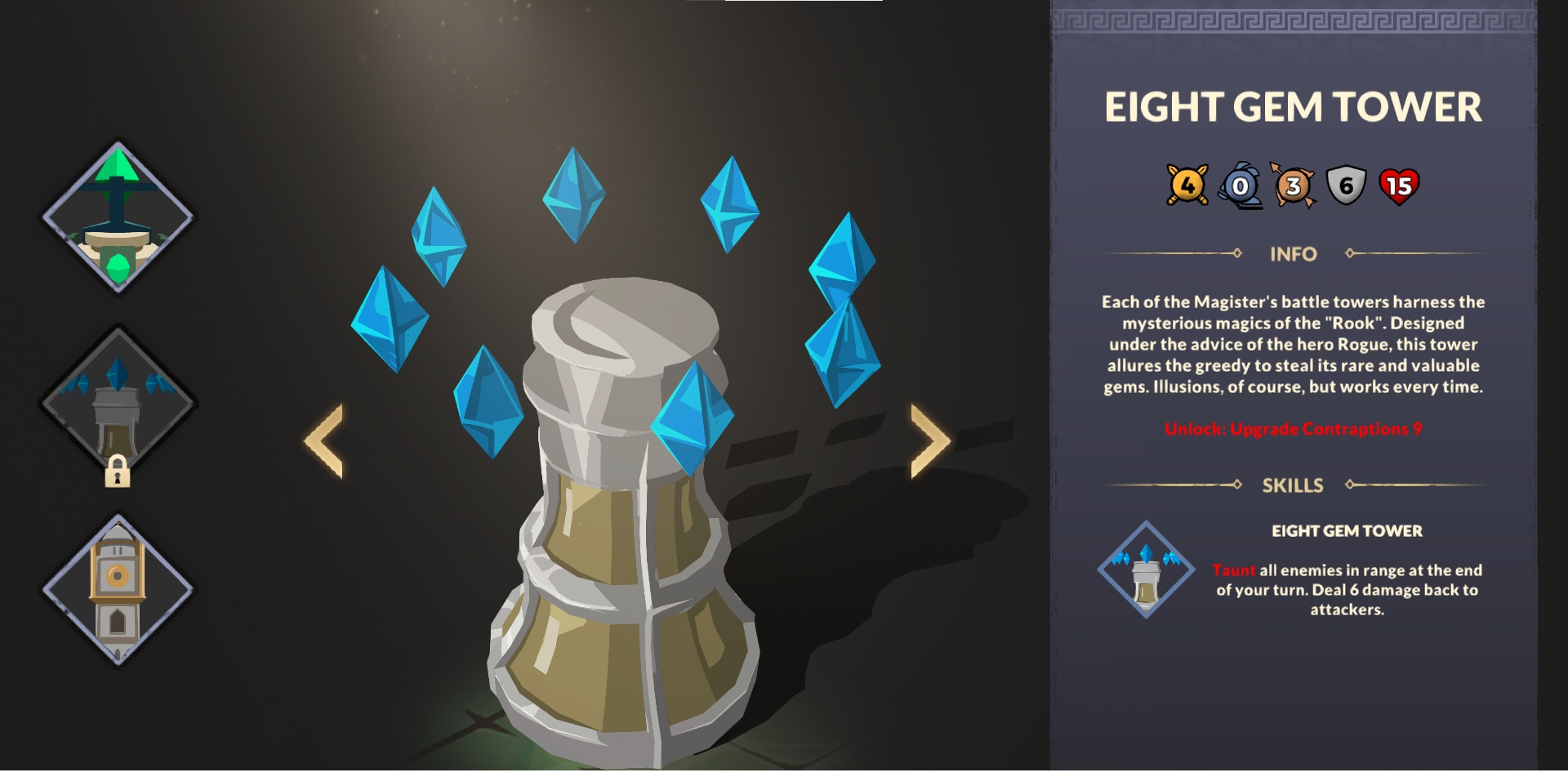Click the Unlock: Upgrade Contraptions 9 text
This screenshot has height=777, width=1568.
tap(1294, 428)
